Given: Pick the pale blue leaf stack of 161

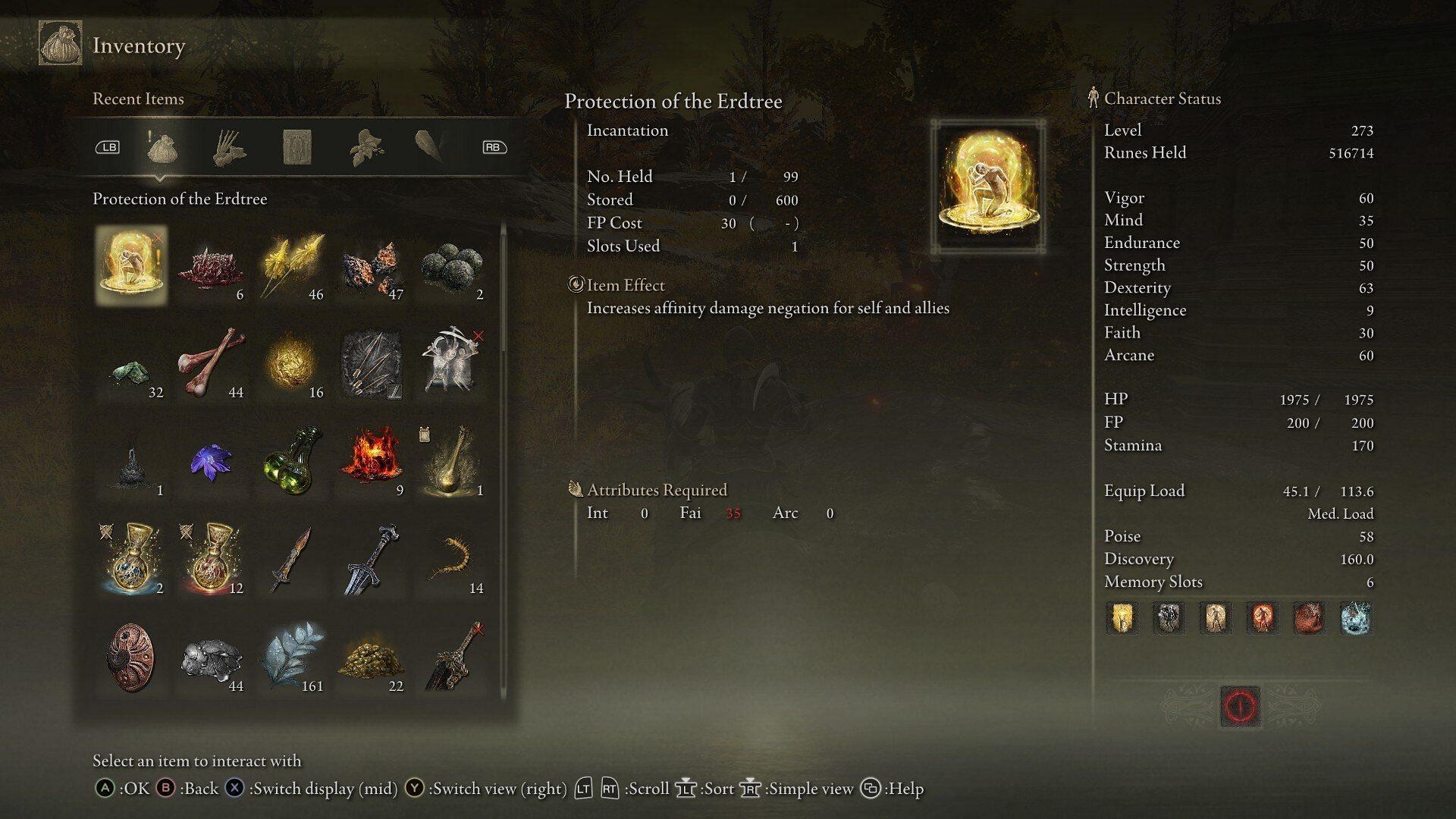Looking at the screenshot, I should click(292, 657).
